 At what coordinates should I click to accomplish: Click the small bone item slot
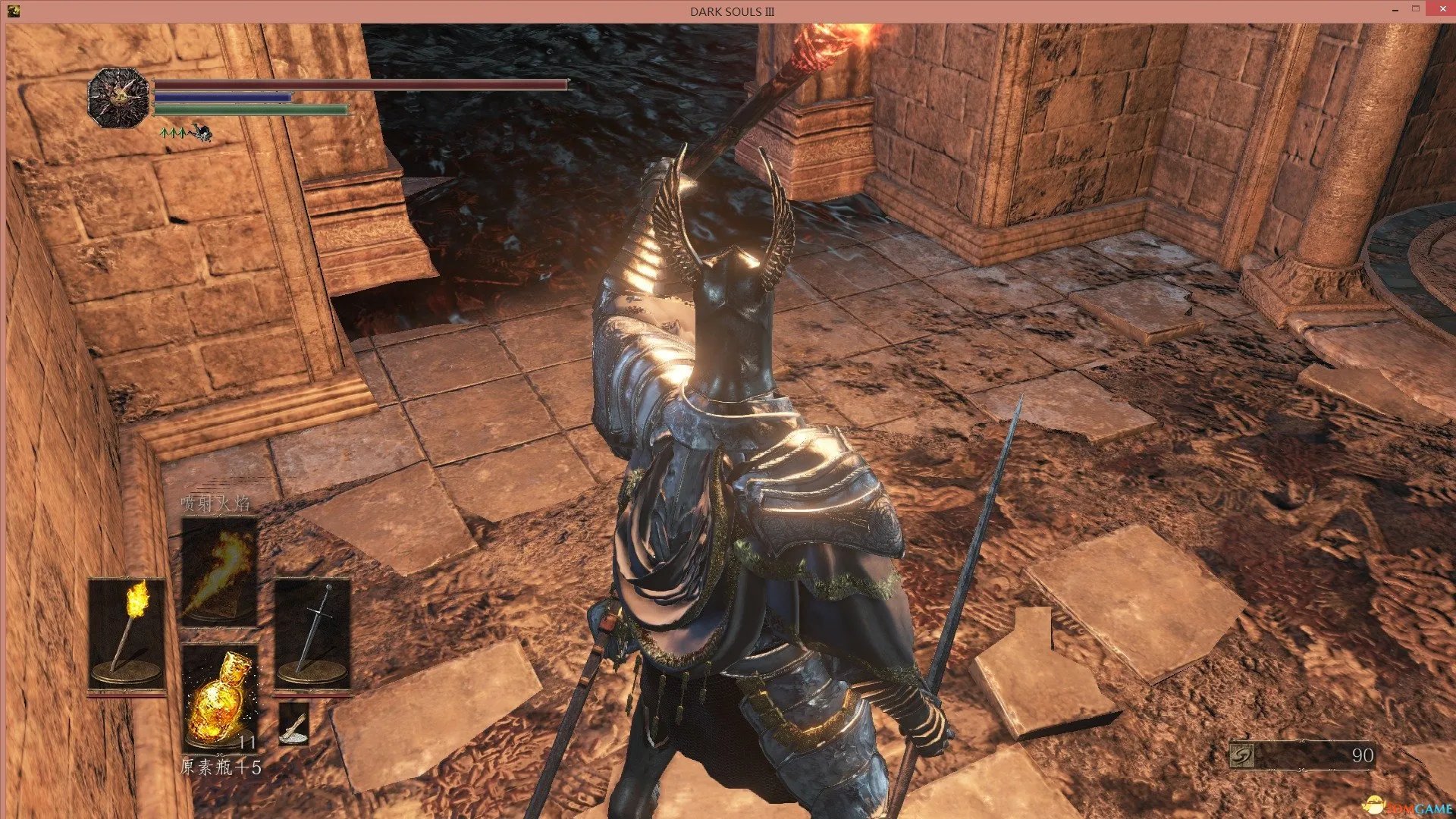tap(293, 723)
